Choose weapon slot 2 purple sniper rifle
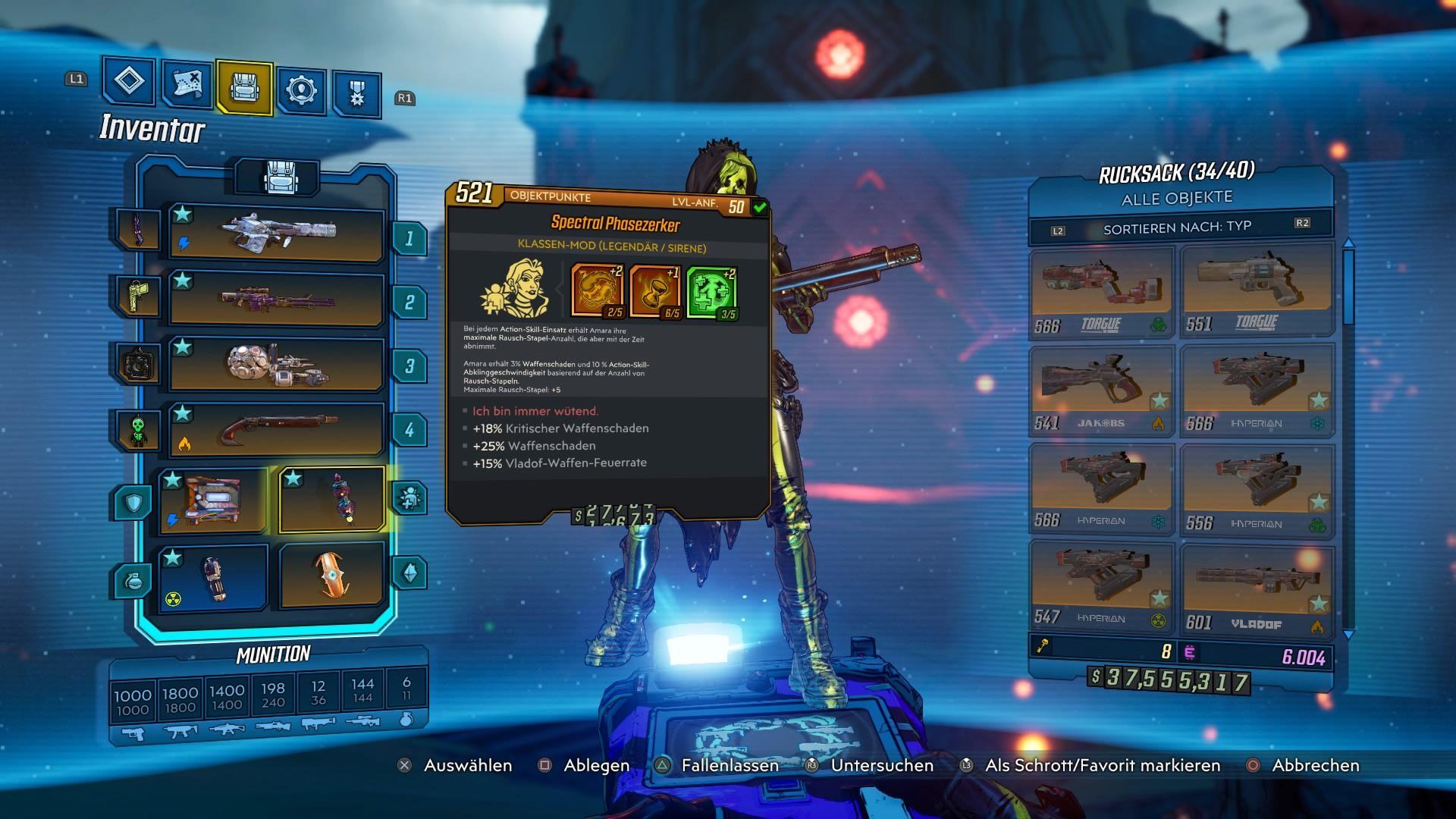The height and width of the screenshot is (819, 1456). coord(276,300)
